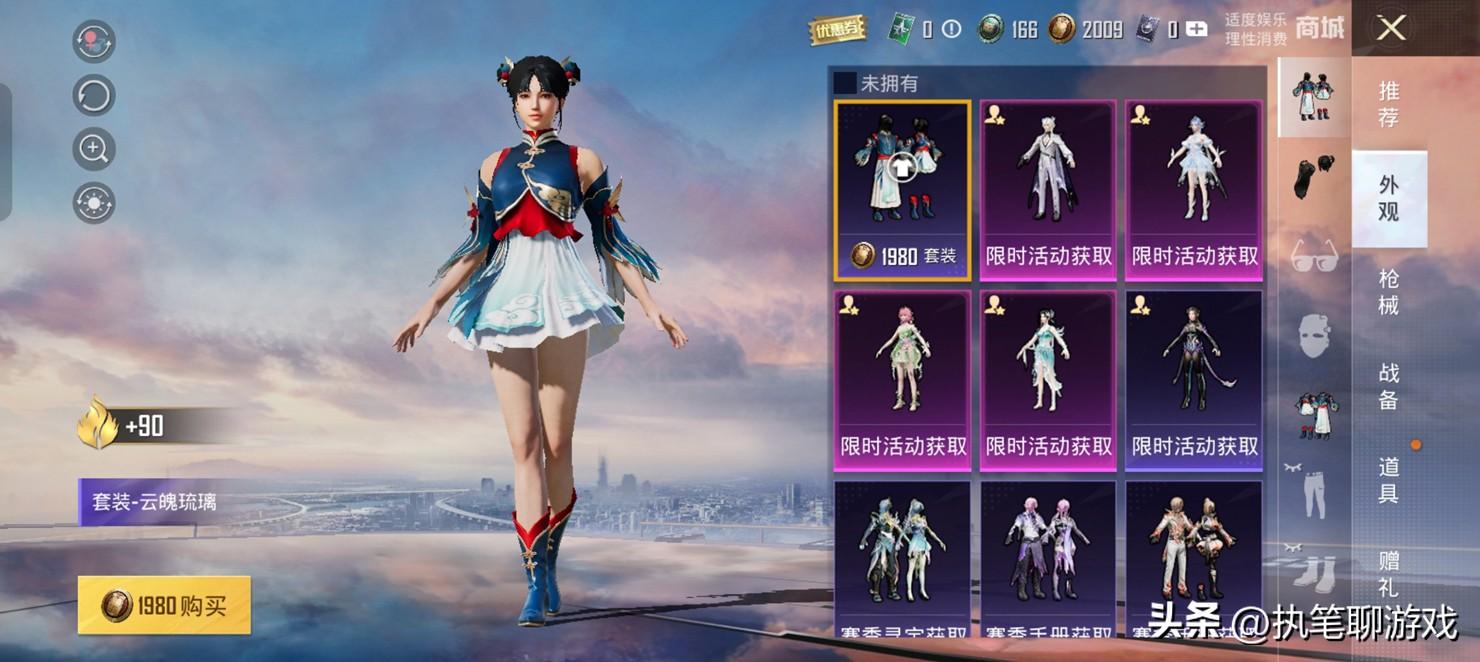Click the brightness sun icon
1480x662 pixels.
(x=94, y=203)
